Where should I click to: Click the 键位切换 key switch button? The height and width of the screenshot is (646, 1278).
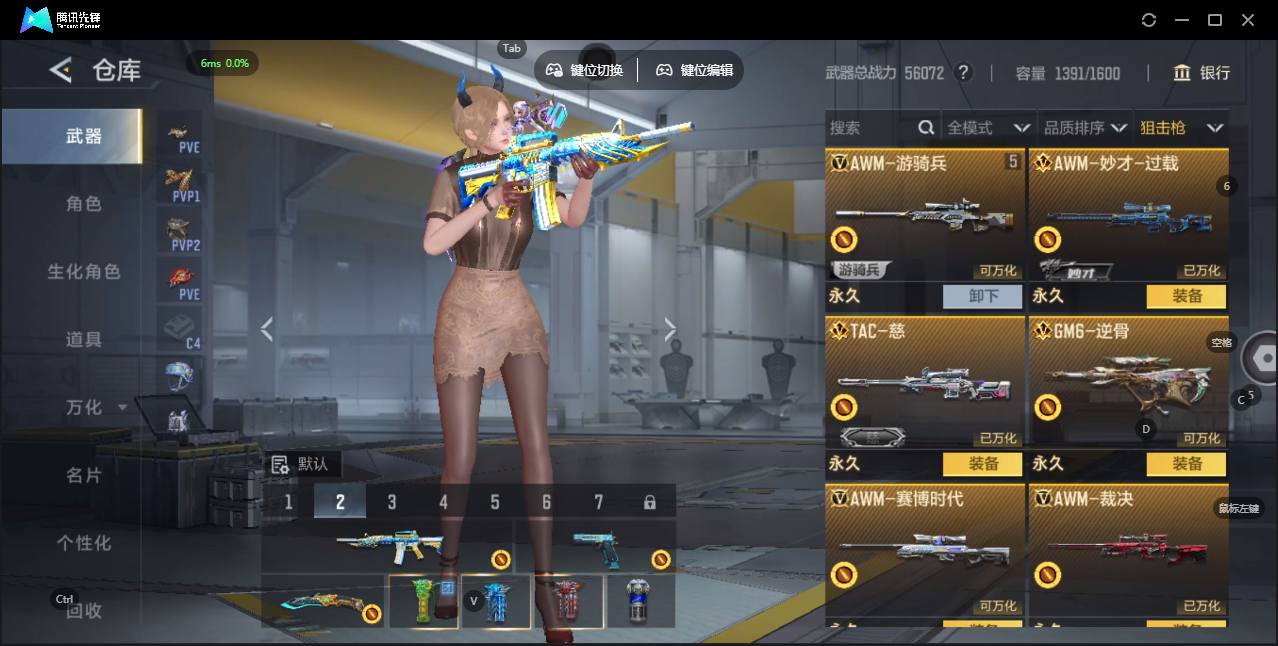tap(585, 70)
